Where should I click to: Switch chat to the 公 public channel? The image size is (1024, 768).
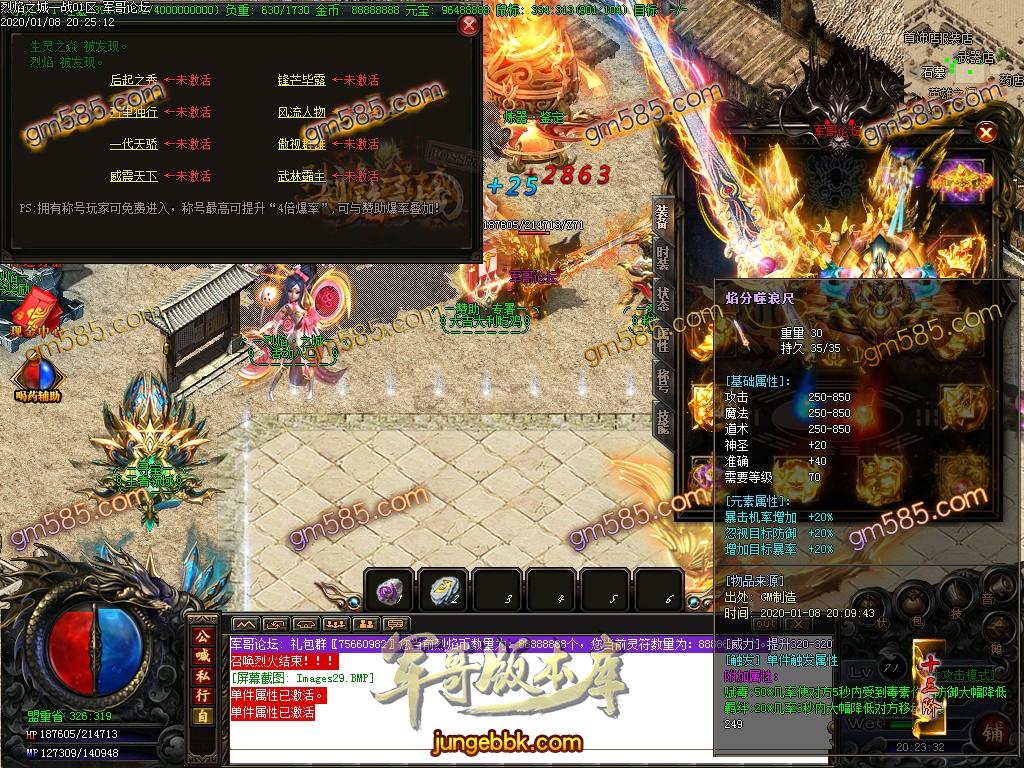coord(202,636)
